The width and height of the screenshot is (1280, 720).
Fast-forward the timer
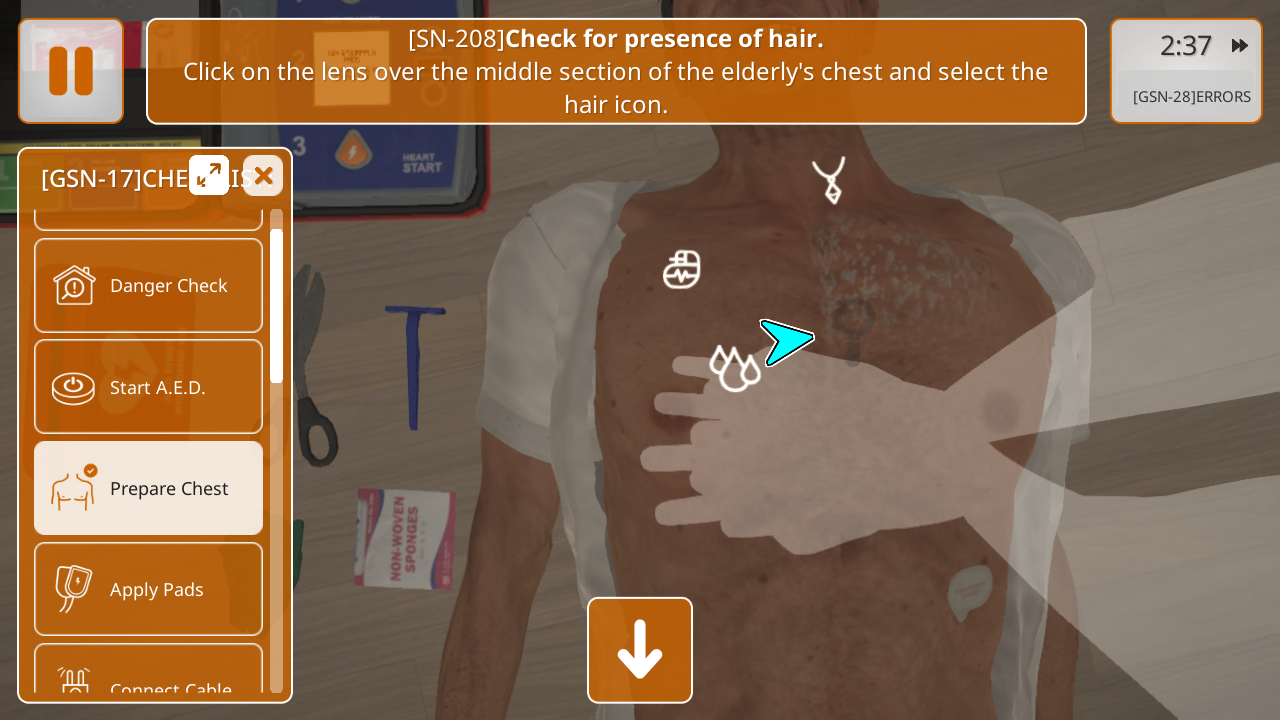point(1239,46)
